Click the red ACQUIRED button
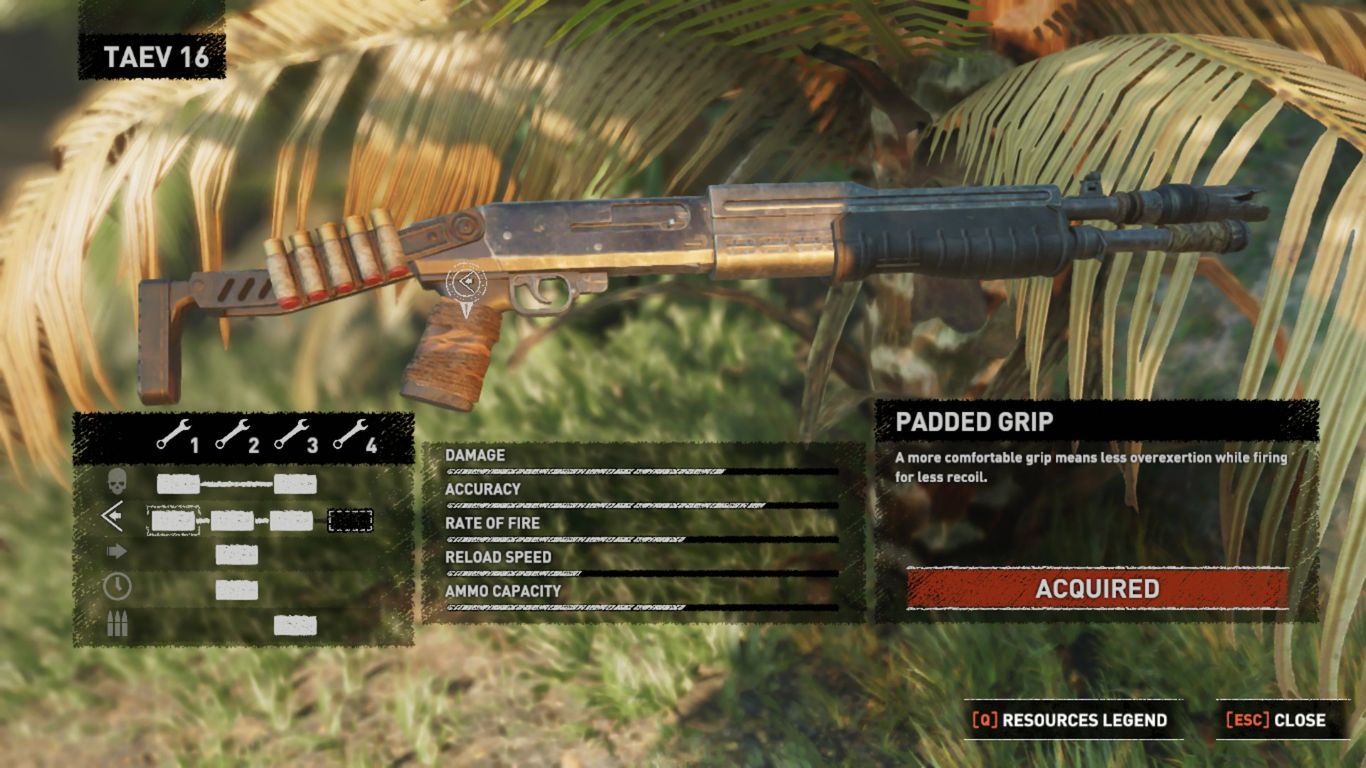 pyautogui.click(x=1097, y=589)
